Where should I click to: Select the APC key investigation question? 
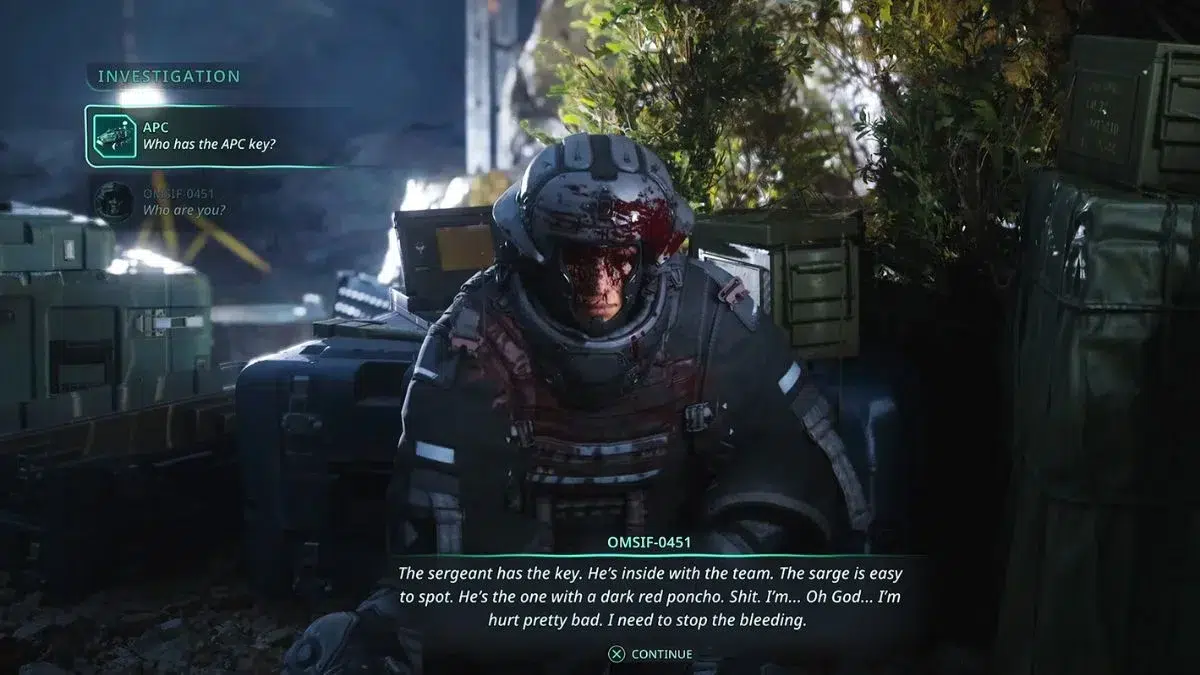[208, 136]
